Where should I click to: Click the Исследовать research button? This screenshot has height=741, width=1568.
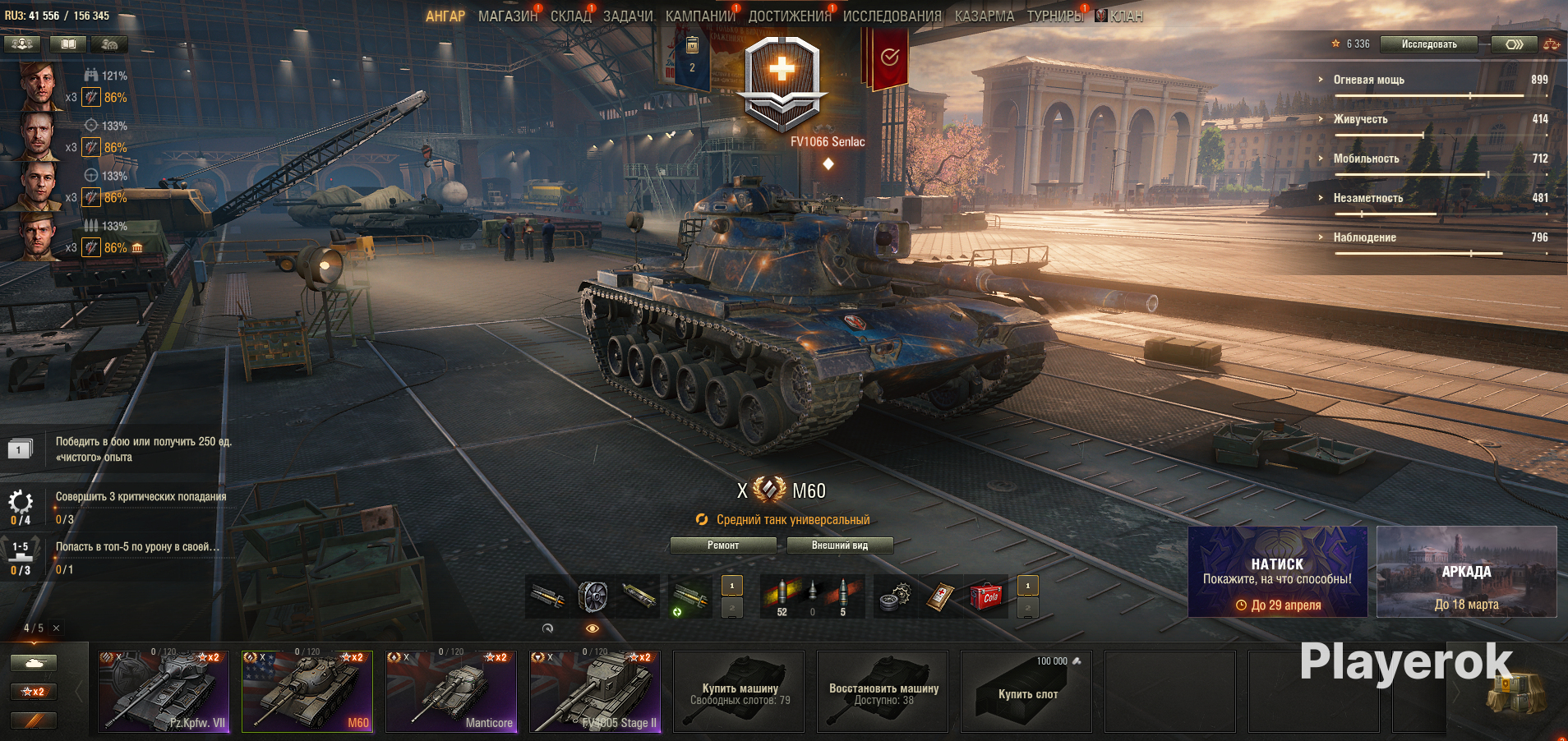[1428, 44]
